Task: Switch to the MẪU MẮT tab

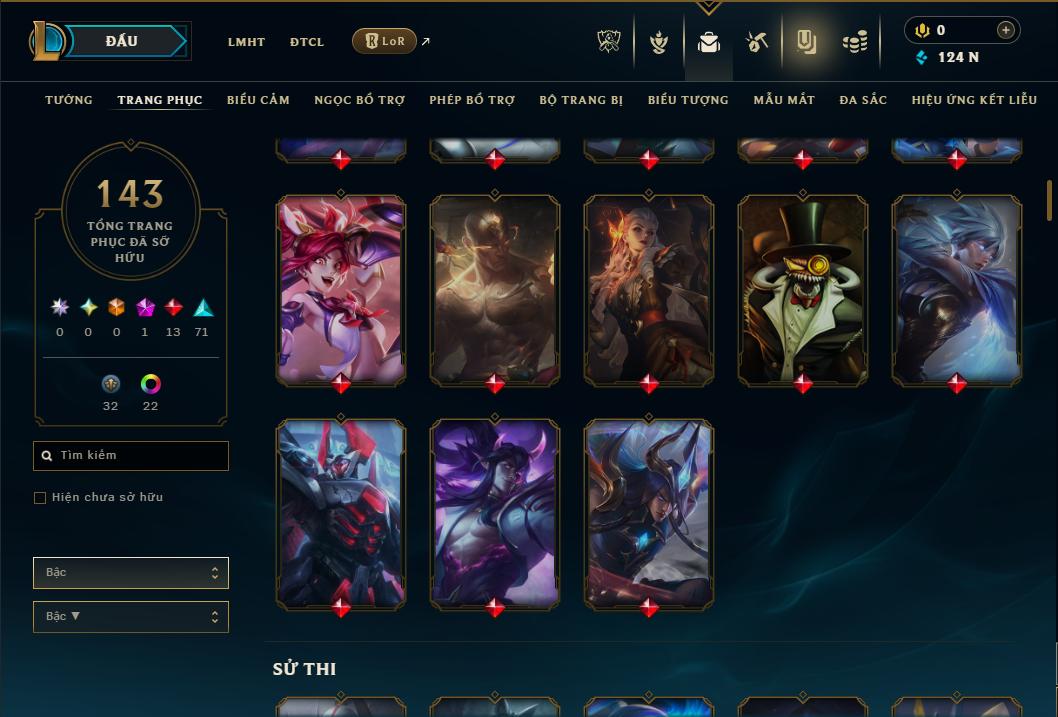Action: click(x=784, y=100)
